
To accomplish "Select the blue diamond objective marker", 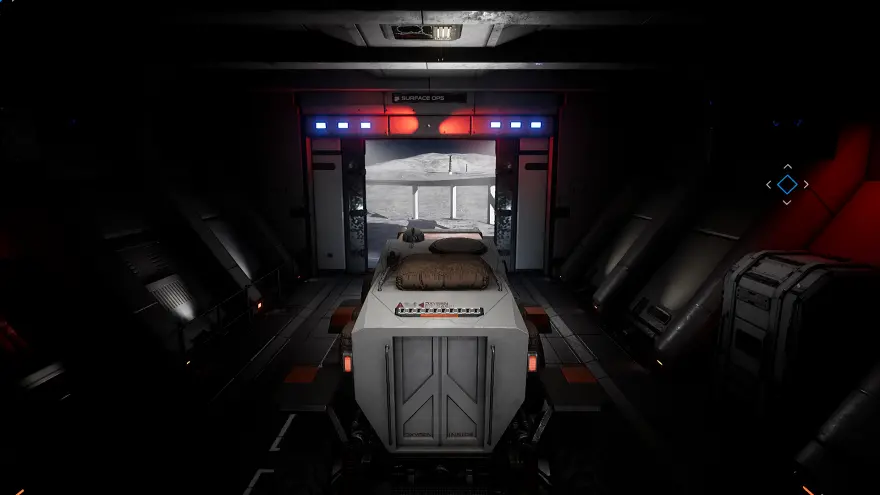I will [787, 184].
